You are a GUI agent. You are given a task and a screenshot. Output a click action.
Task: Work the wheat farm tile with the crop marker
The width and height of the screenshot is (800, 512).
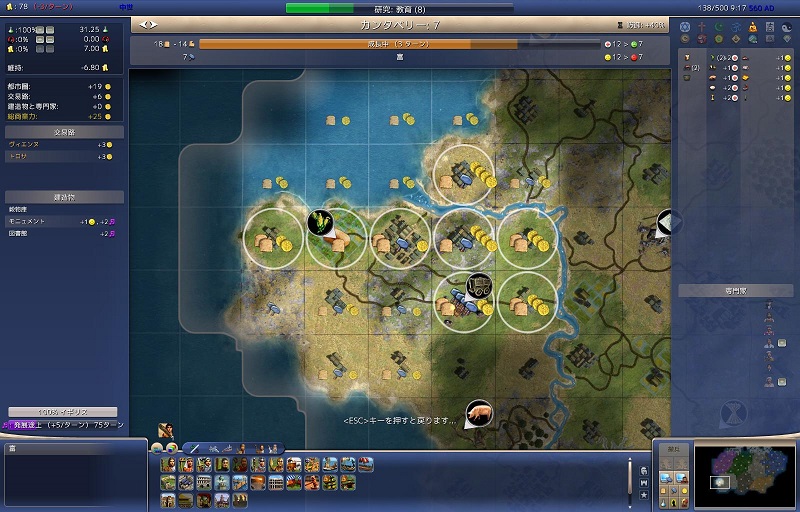point(322,222)
